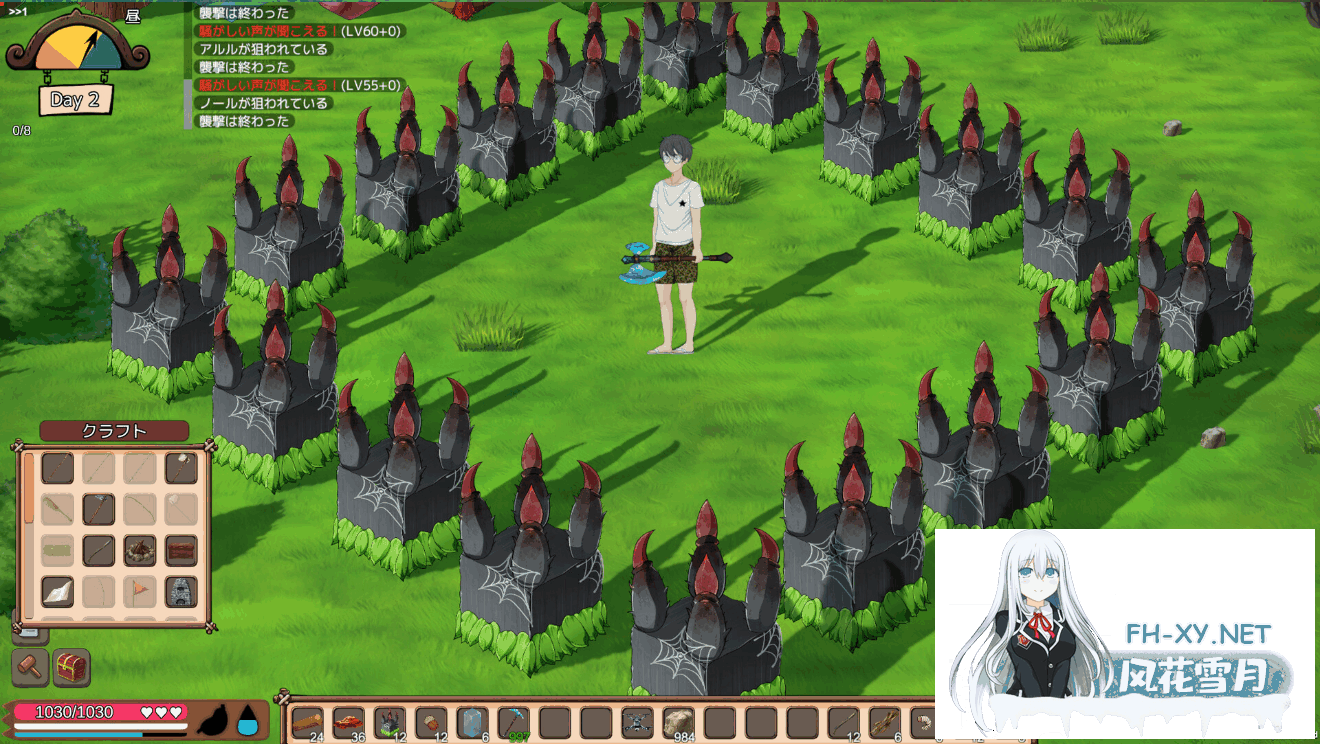Select the spear recipe in the first crafting slot
The height and width of the screenshot is (744, 1320).
(x=57, y=467)
